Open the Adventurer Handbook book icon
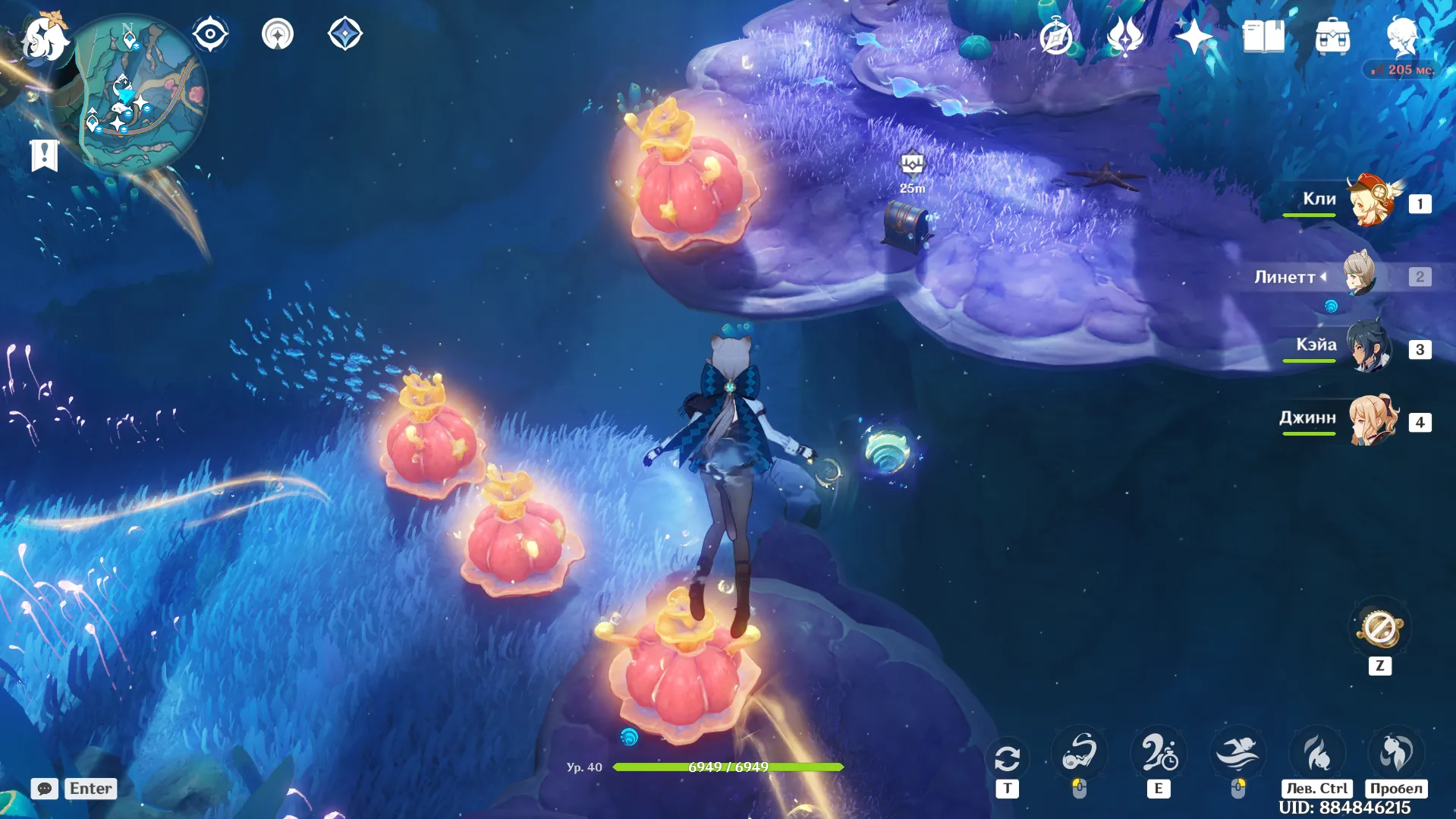The height and width of the screenshot is (819, 1456). pos(1263,36)
